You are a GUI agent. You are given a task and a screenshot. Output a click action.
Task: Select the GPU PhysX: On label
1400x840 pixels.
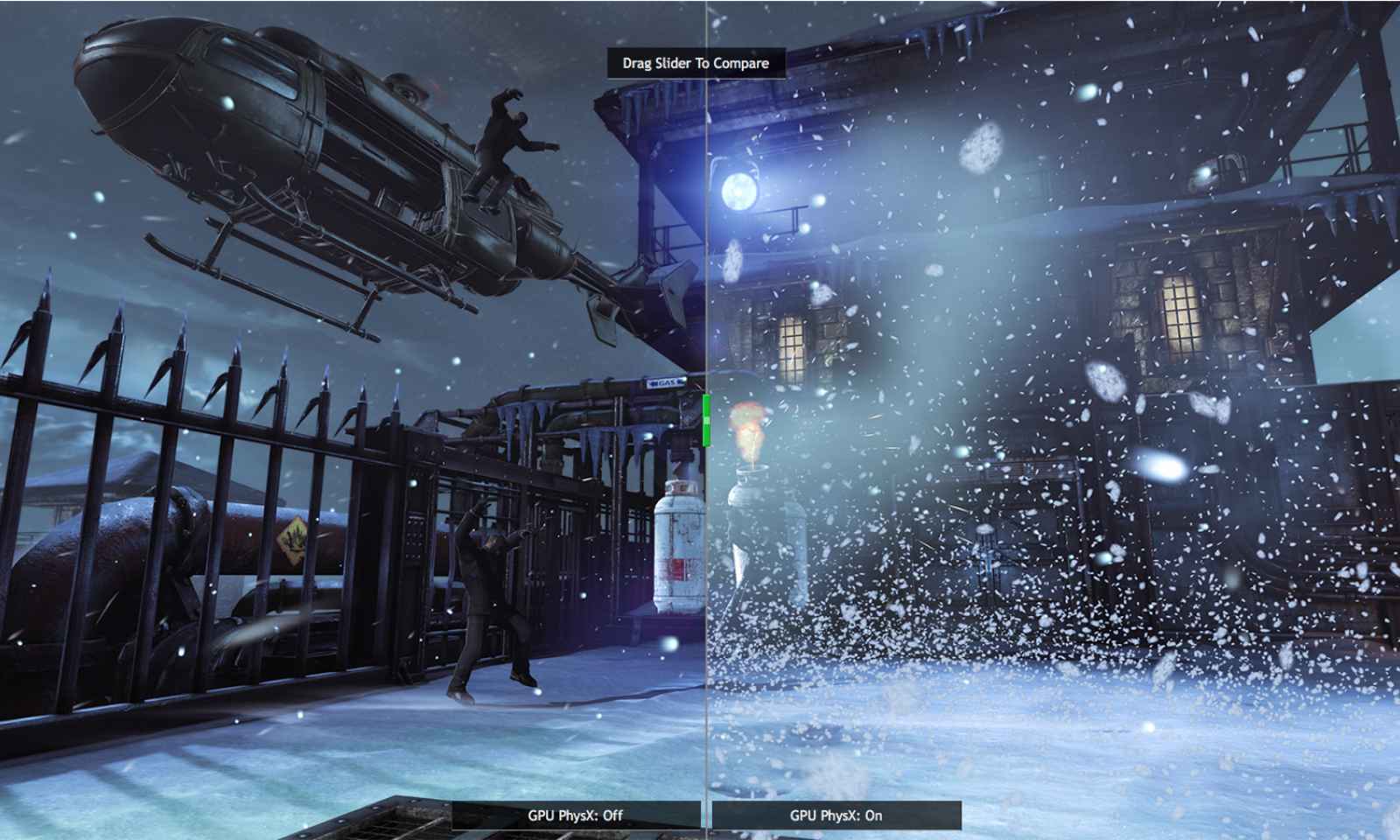click(836, 815)
